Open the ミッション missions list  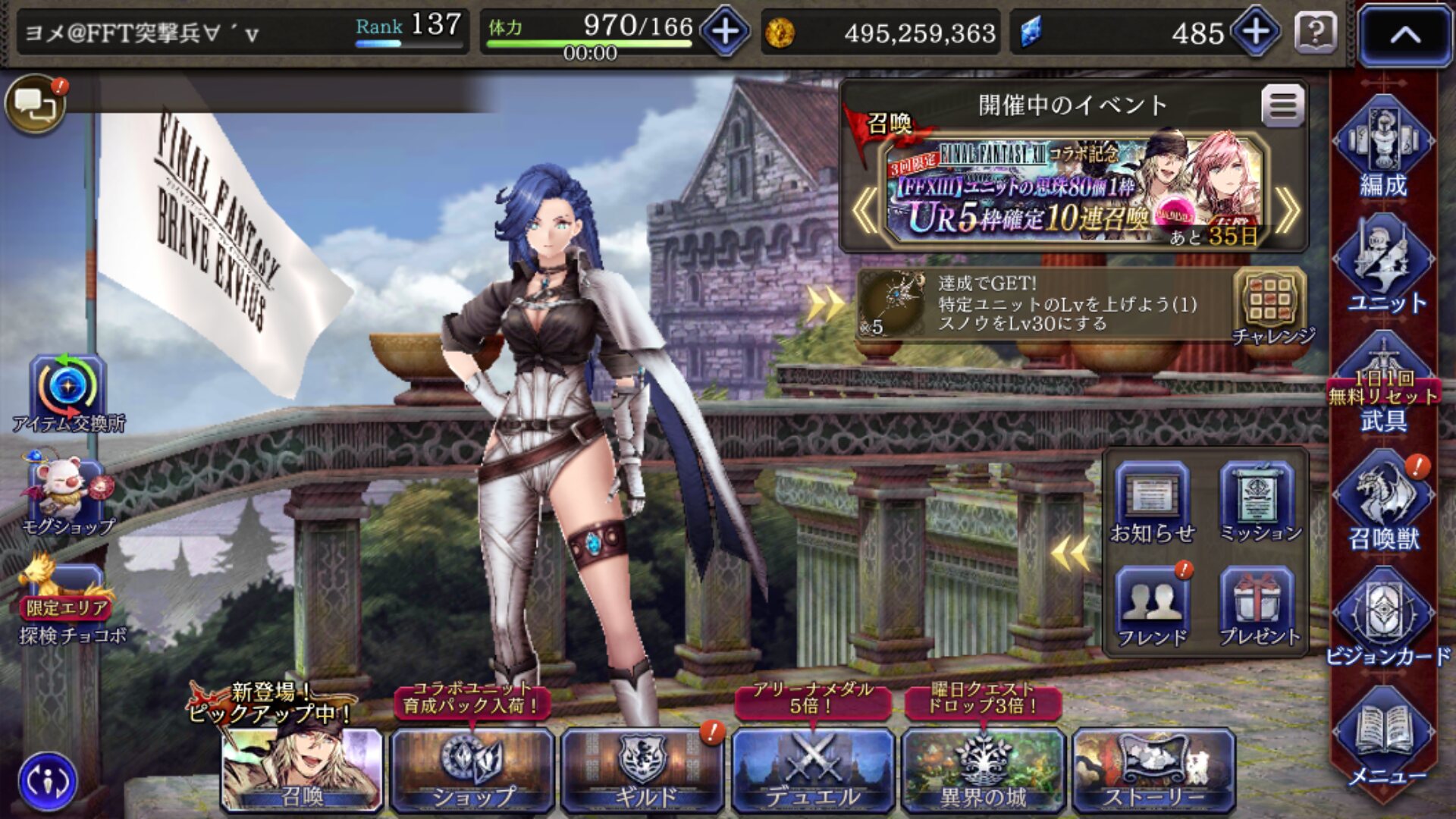1258,503
